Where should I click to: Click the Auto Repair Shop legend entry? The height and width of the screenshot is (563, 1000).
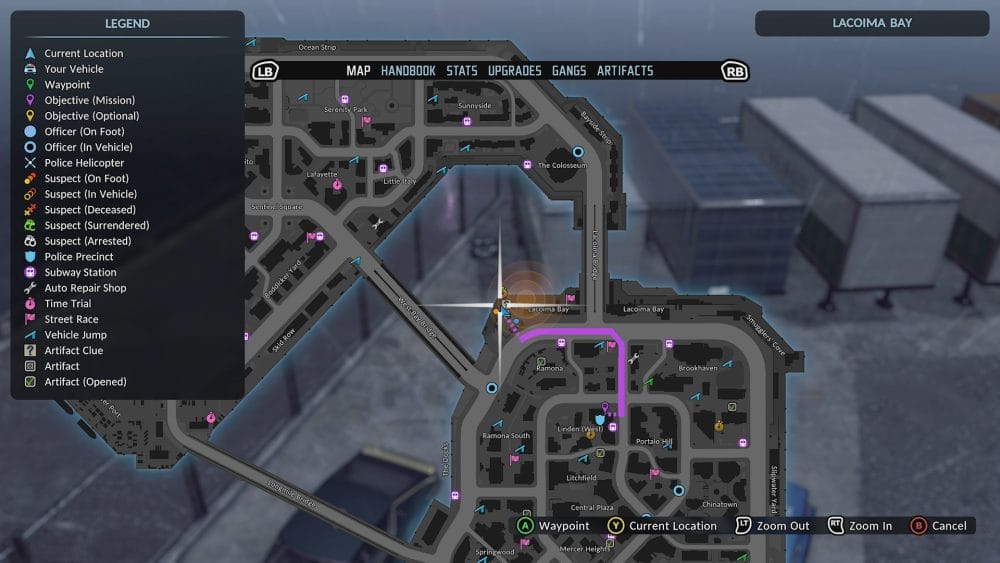coord(85,288)
